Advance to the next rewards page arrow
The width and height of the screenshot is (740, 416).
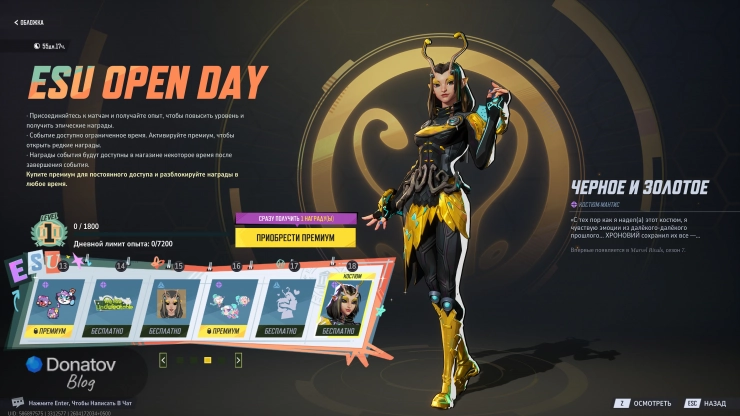pyautogui.click(x=237, y=358)
